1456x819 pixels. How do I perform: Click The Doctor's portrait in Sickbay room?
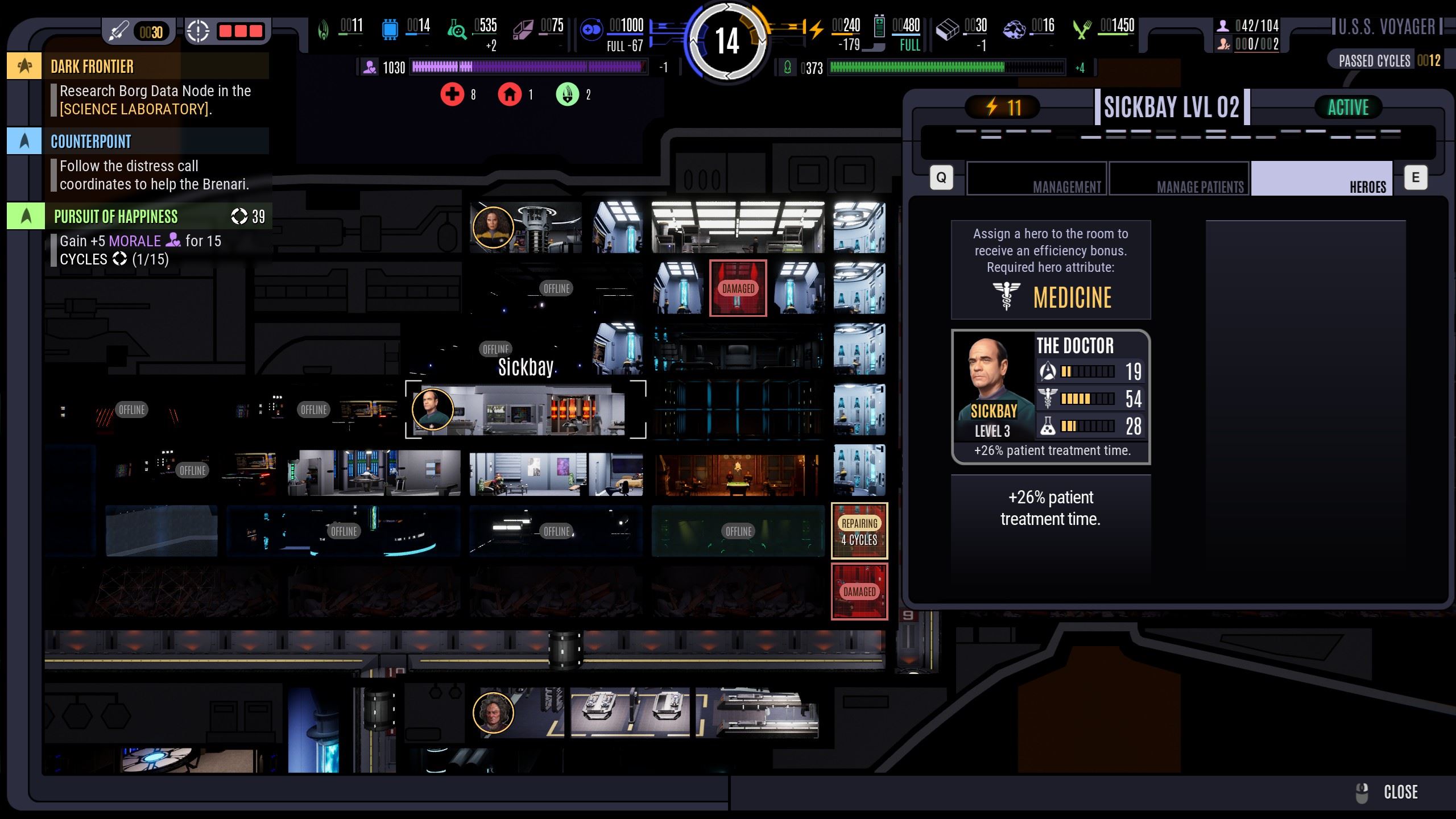click(x=432, y=409)
